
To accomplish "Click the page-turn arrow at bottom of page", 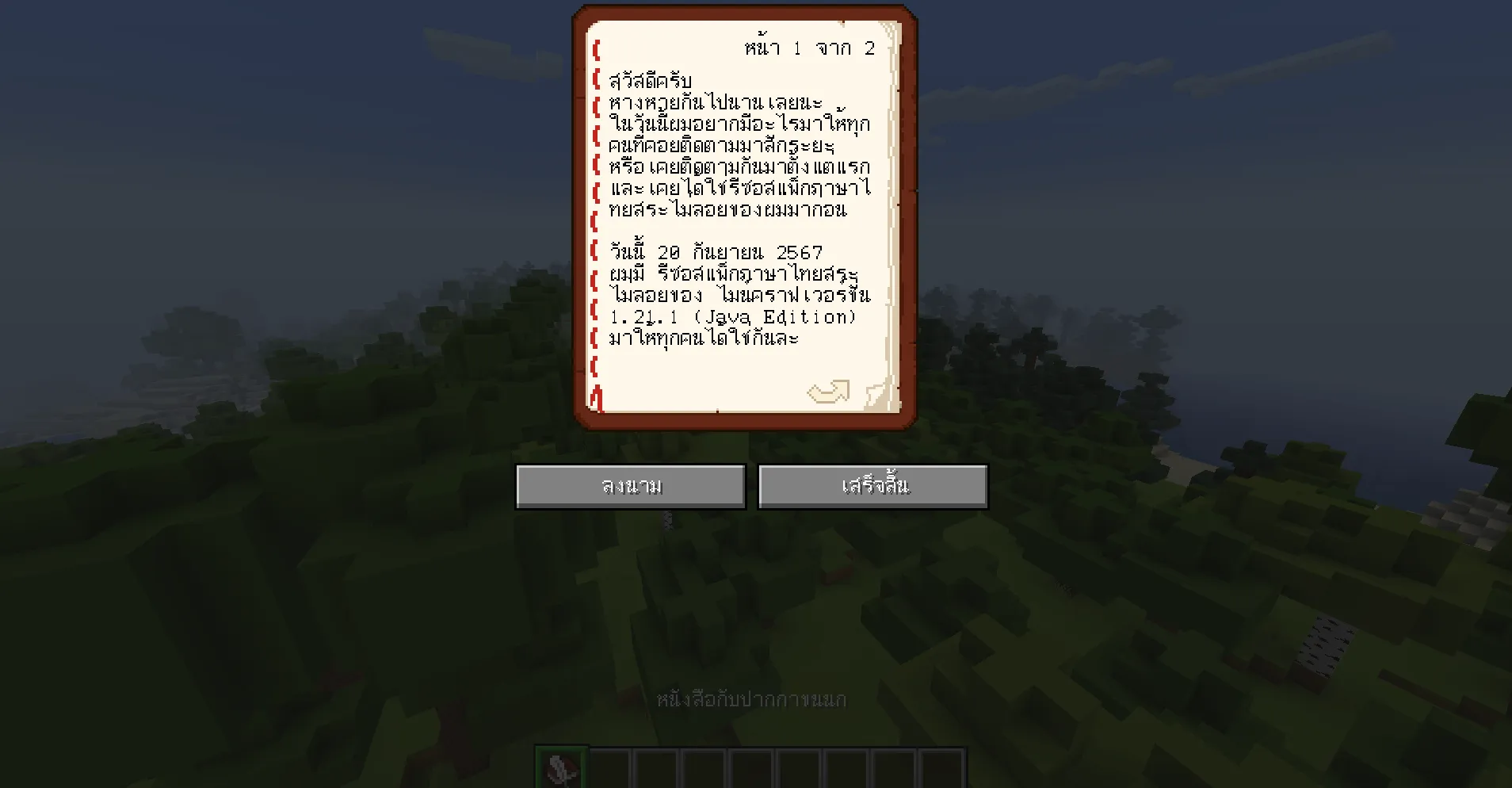I will [x=827, y=391].
